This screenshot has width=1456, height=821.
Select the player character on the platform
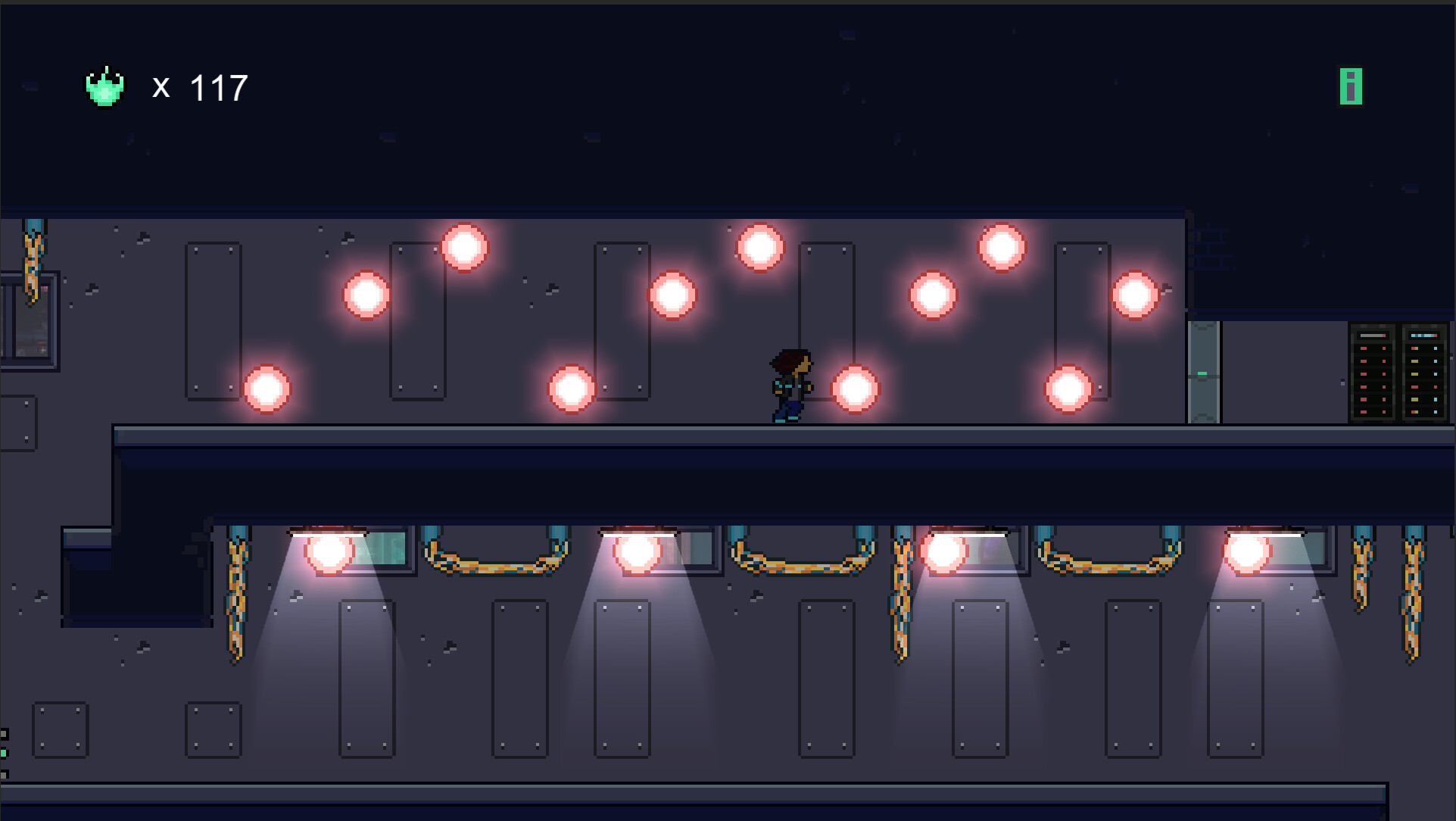click(789, 386)
